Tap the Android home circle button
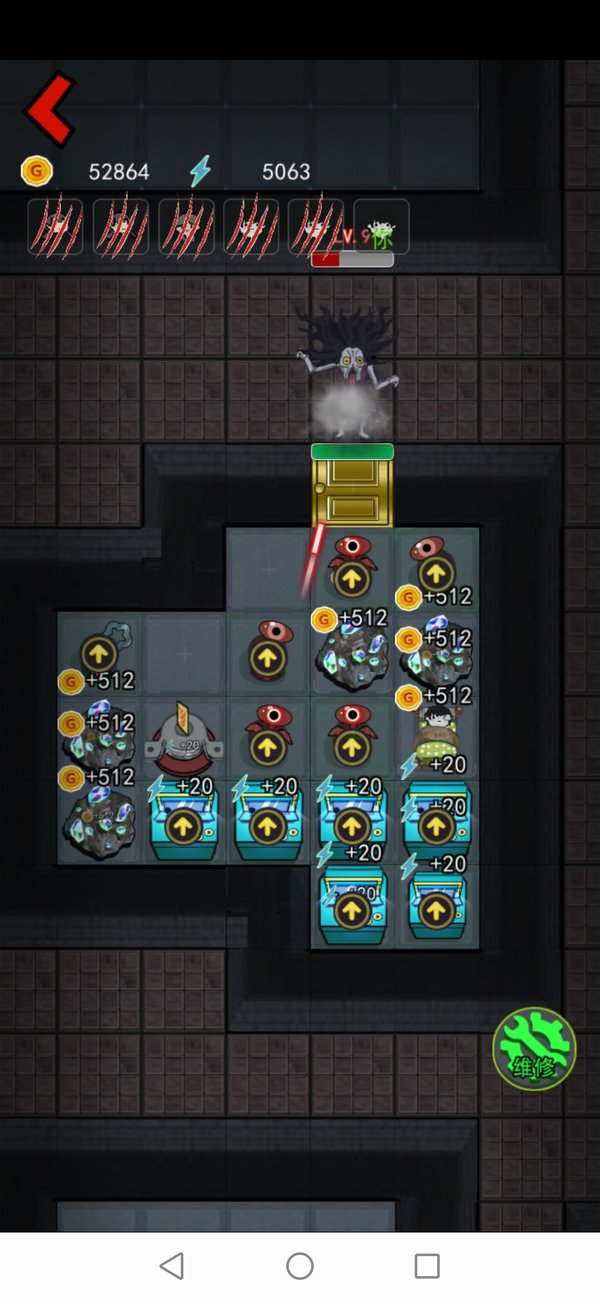This screenshot has height=1300, width=600. coord(300,1266)
